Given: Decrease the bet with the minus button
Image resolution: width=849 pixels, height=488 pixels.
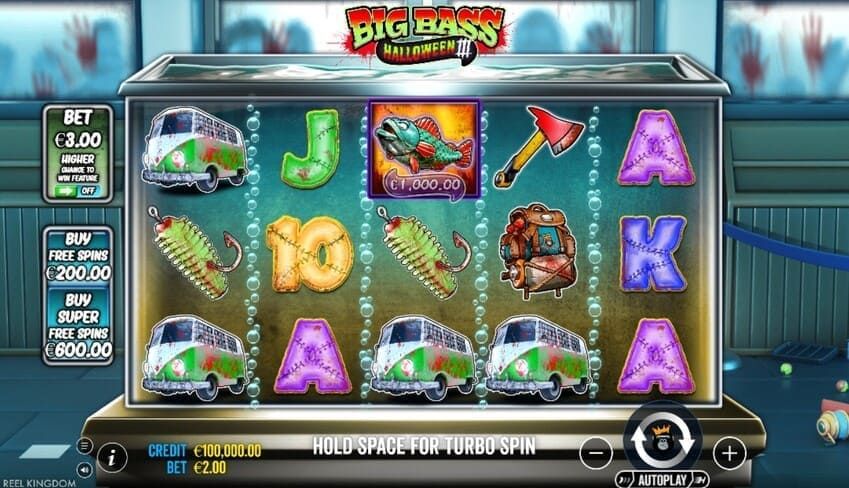Looking at the screenshot, I should 595,453.
